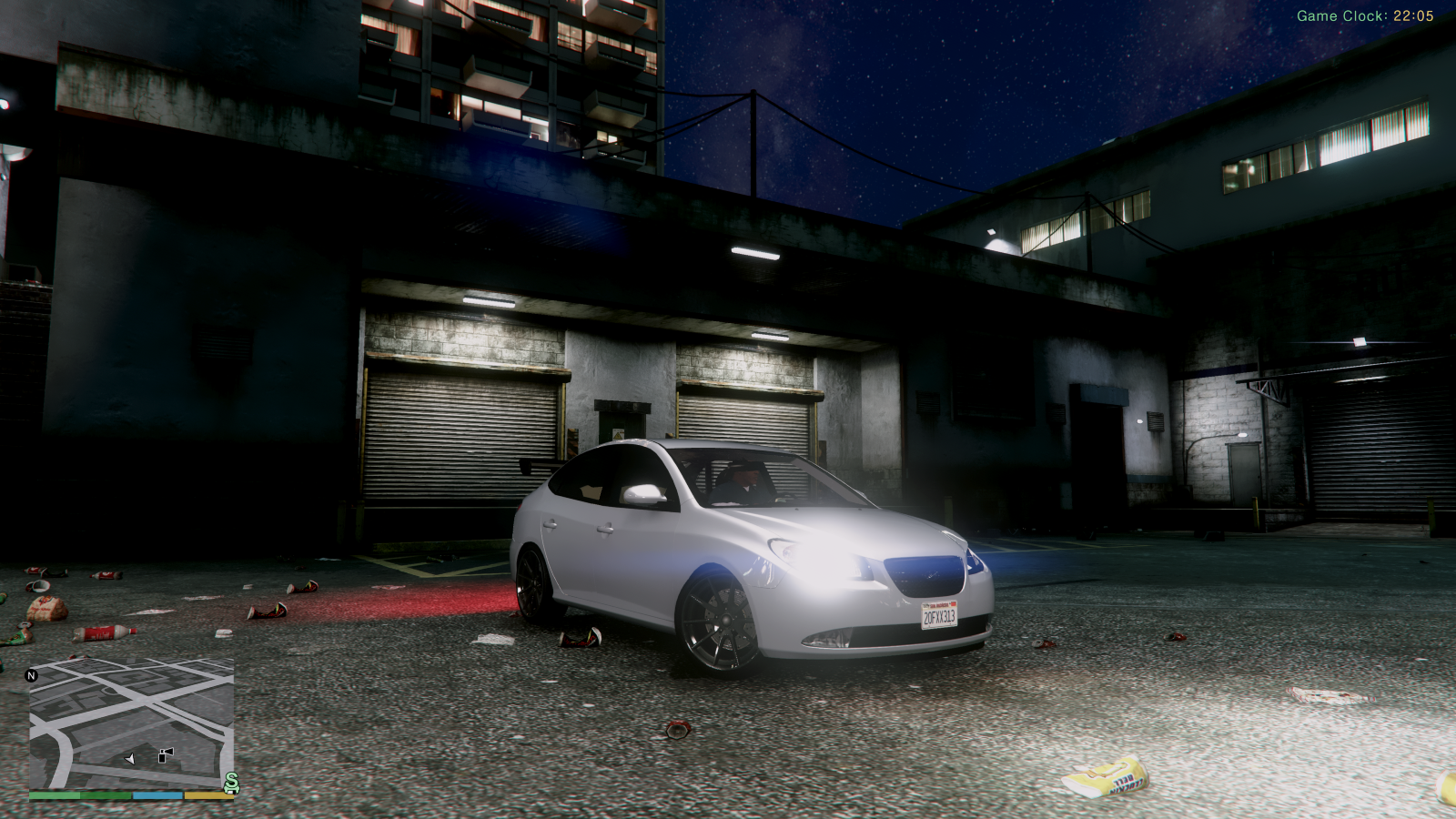
Task: Click the green S blip on the minimap
Action: (x=232, y=782)
